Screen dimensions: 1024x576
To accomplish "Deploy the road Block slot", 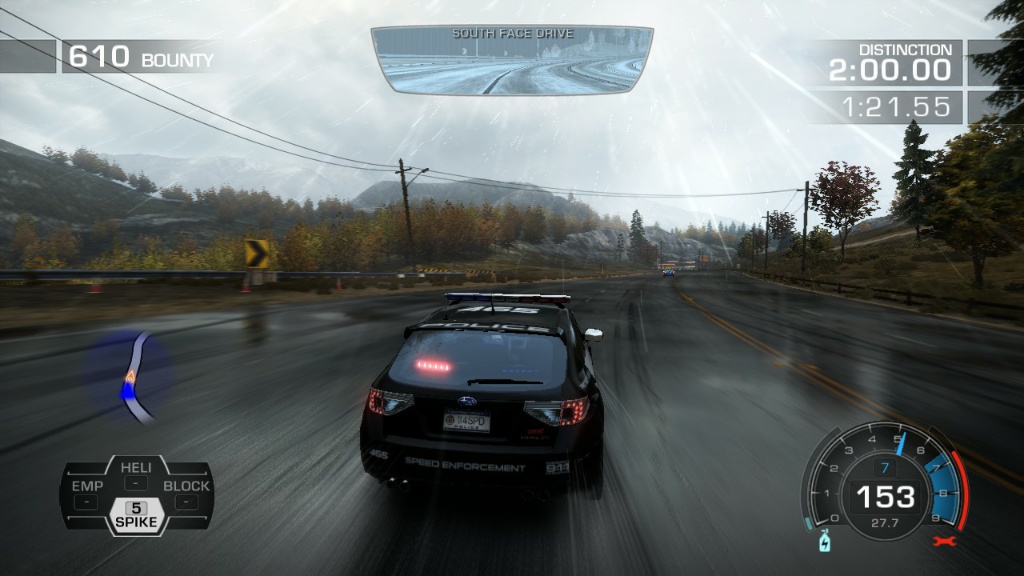I will click(186, 493).
